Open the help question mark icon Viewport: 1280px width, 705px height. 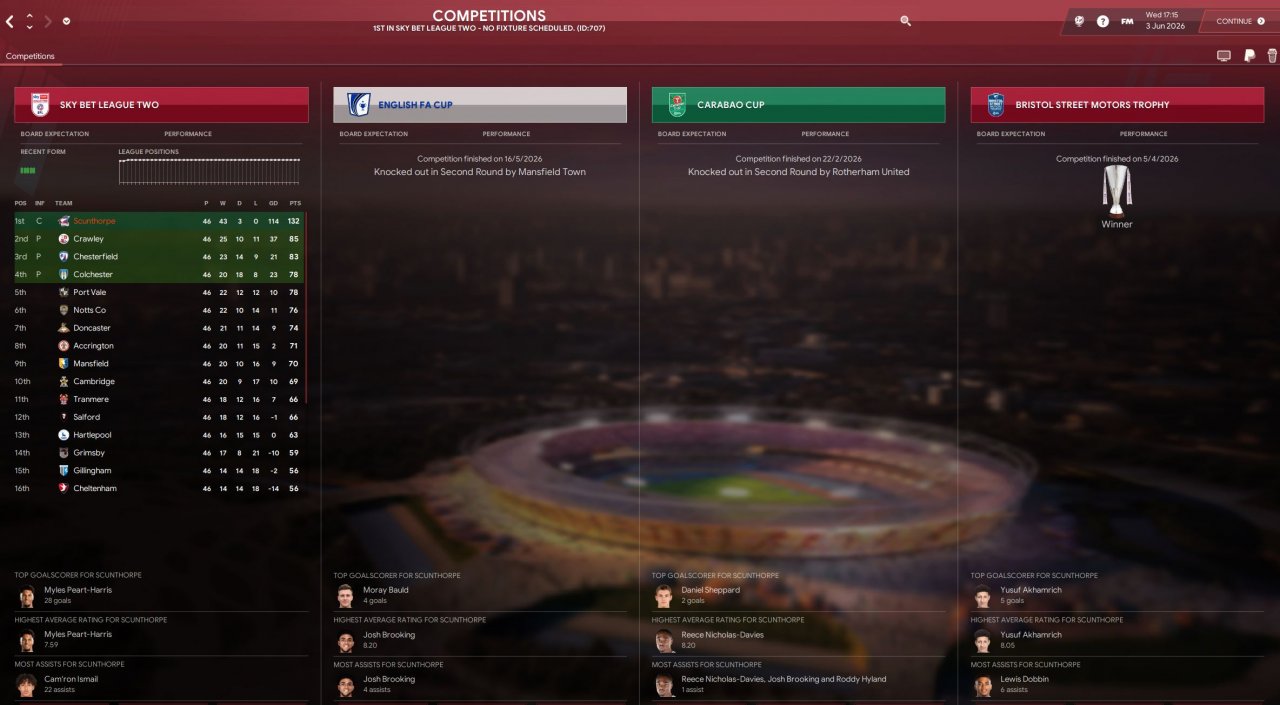[x=1103, y=21]
